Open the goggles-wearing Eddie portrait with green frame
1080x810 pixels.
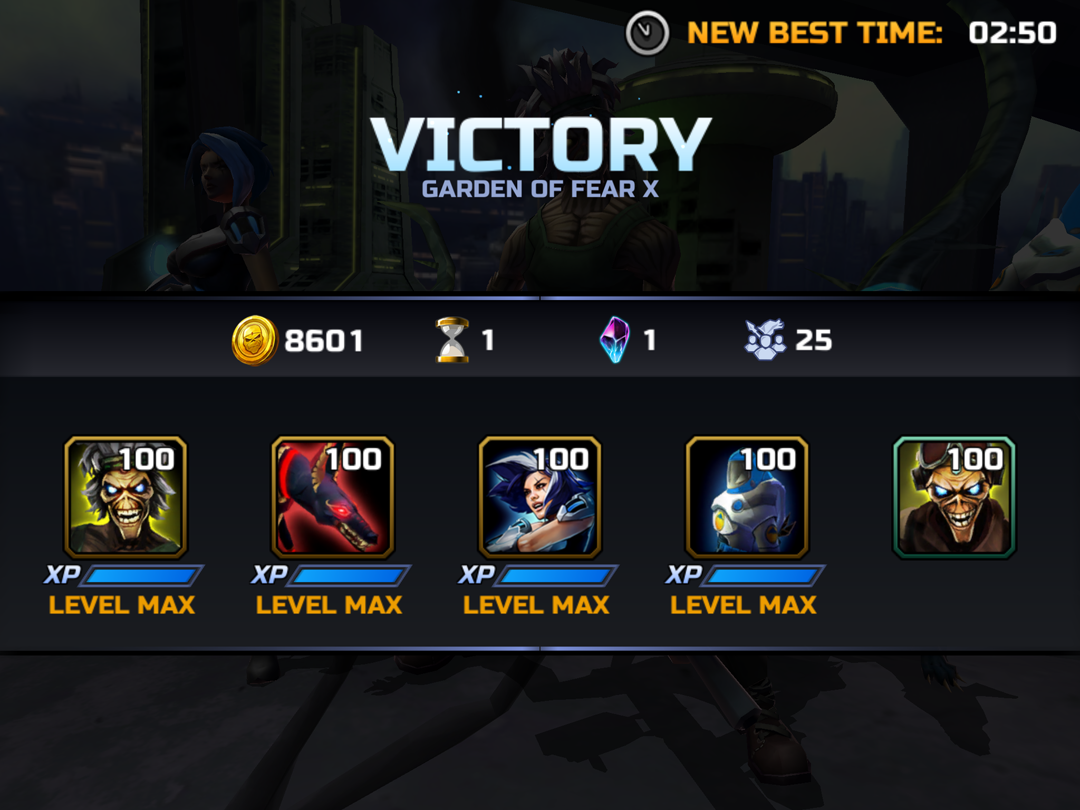953,497
